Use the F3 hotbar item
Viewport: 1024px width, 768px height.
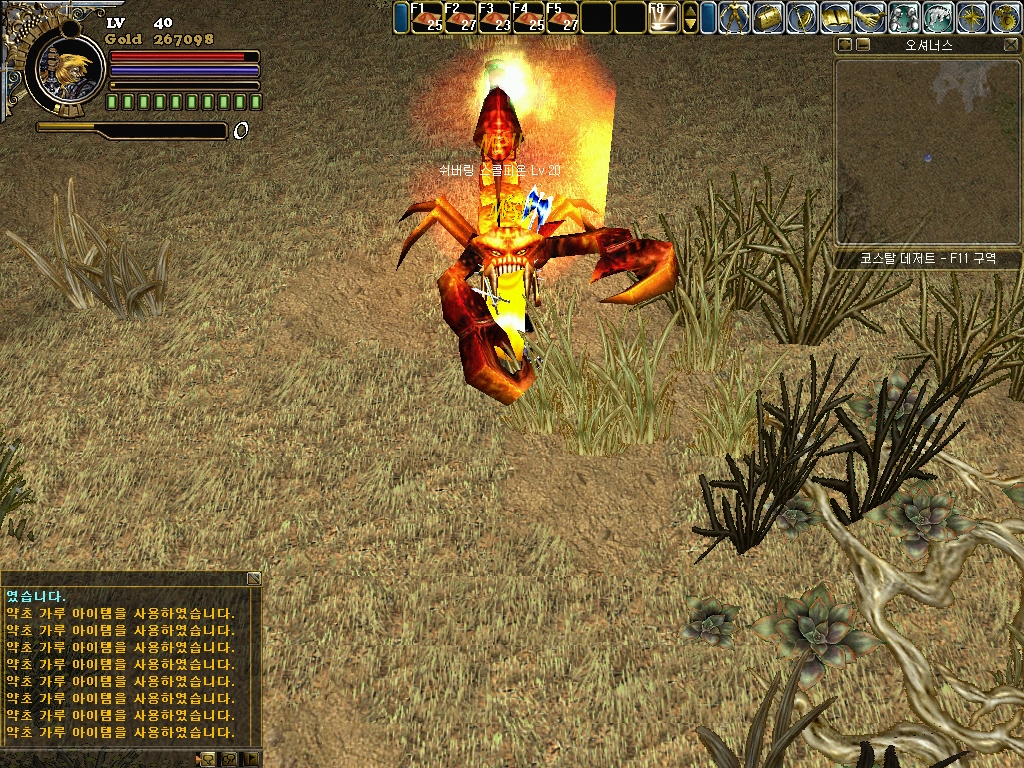(496, 18)
